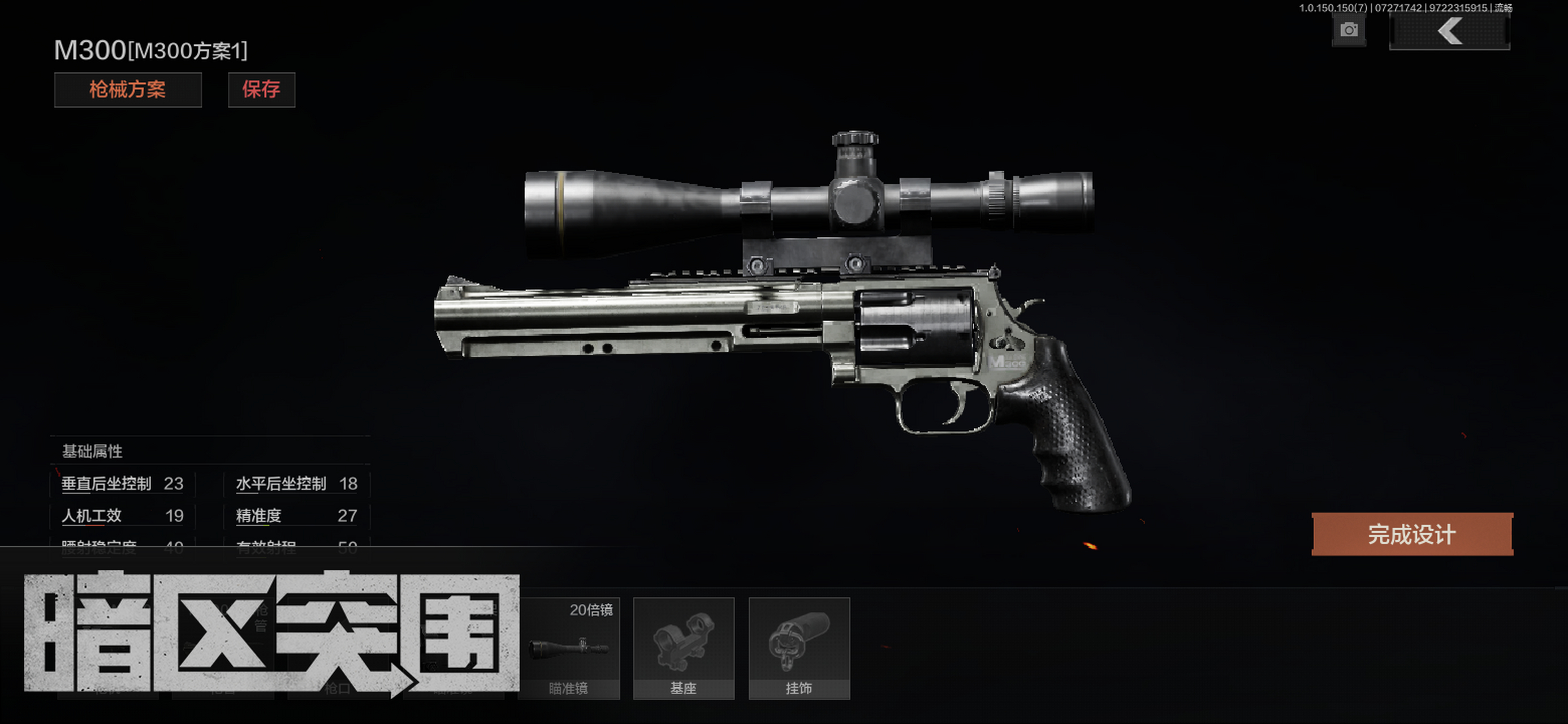Image resolution: width=1568 pixels, height=724 pixels.
Task: Select the 20倍镜 瞄准镜 scope slot
Action: tap(568, 648)
